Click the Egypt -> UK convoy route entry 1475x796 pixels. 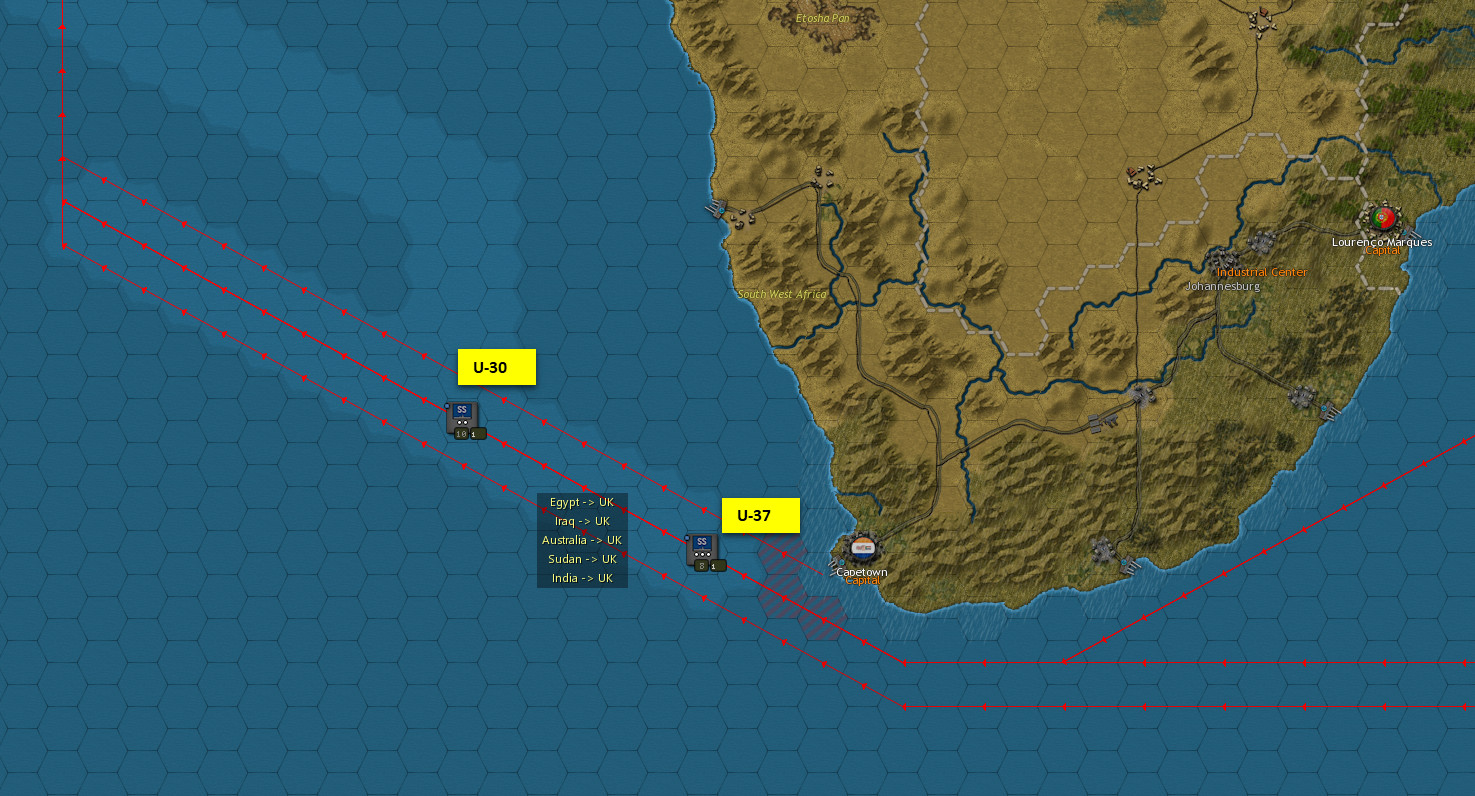click(582, 501)
